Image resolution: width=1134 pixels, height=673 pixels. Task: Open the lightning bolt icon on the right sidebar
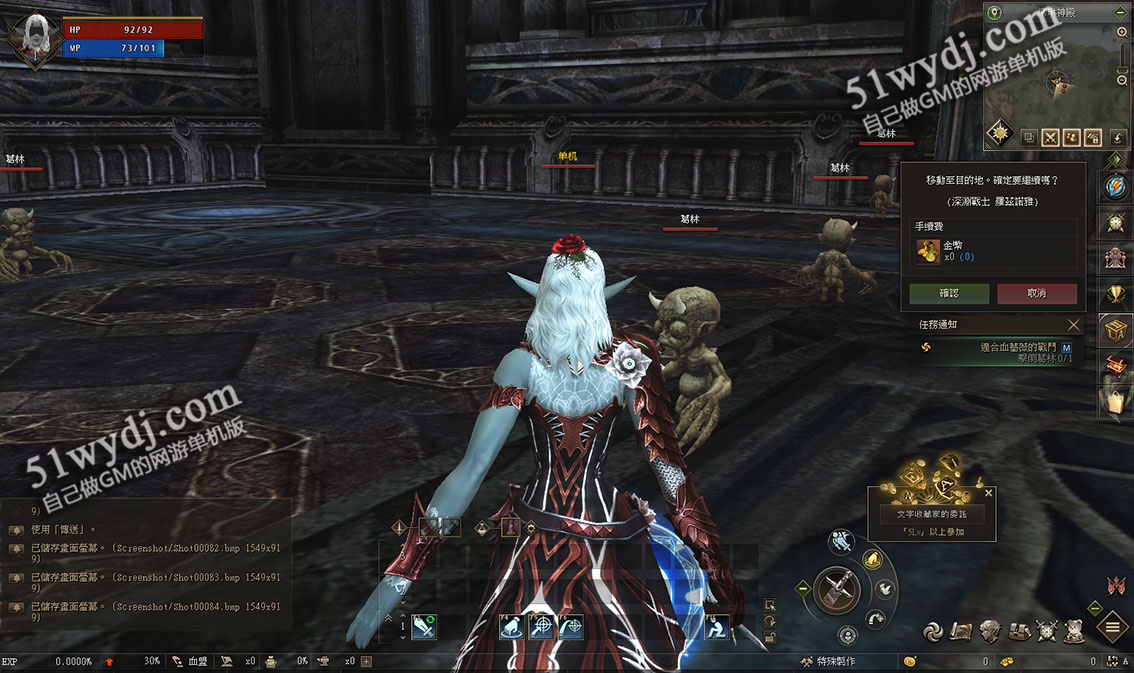tap(1115, 187)
